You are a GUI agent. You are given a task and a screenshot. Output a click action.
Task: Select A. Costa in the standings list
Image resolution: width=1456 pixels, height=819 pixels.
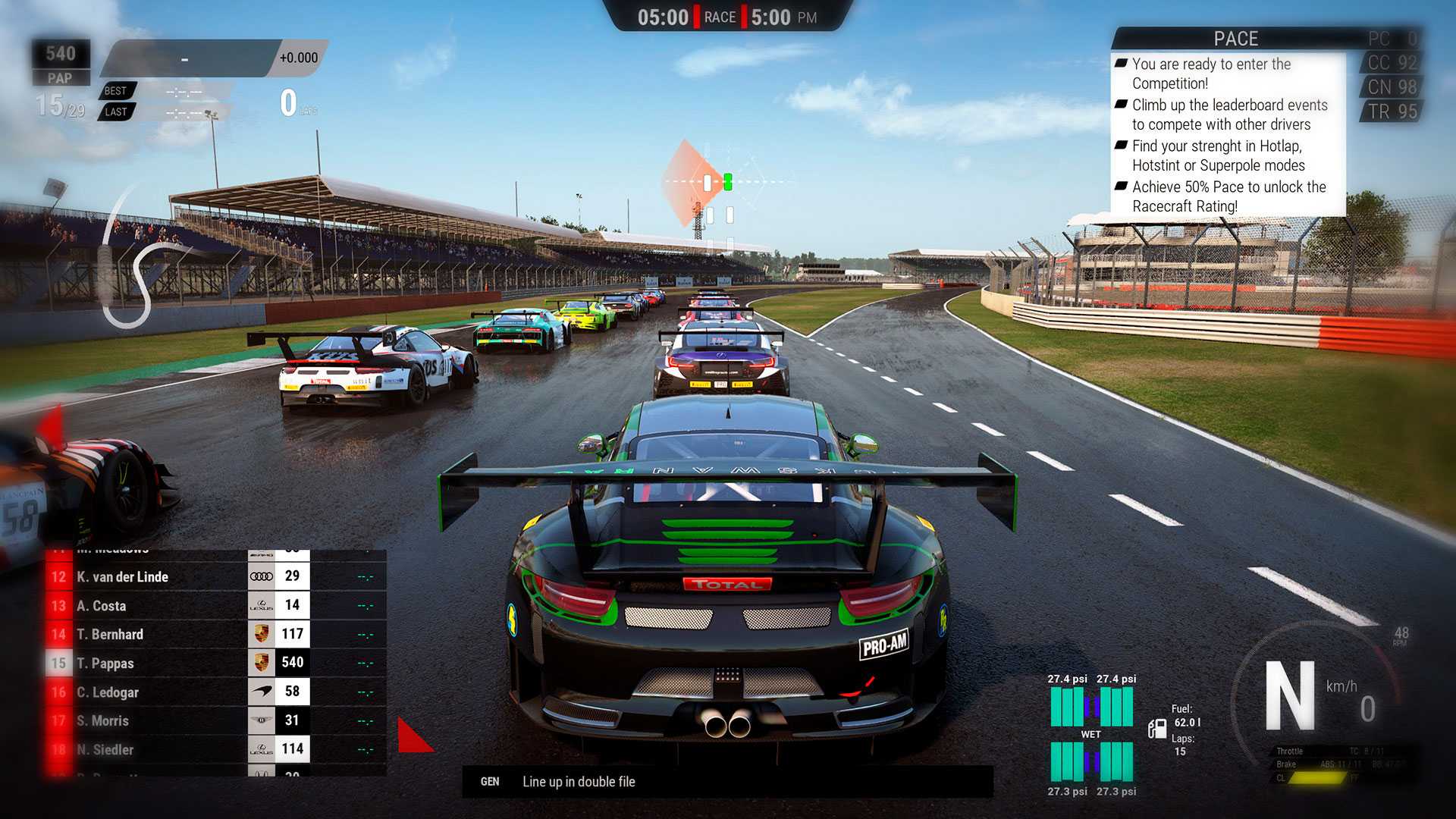(216, 605)
